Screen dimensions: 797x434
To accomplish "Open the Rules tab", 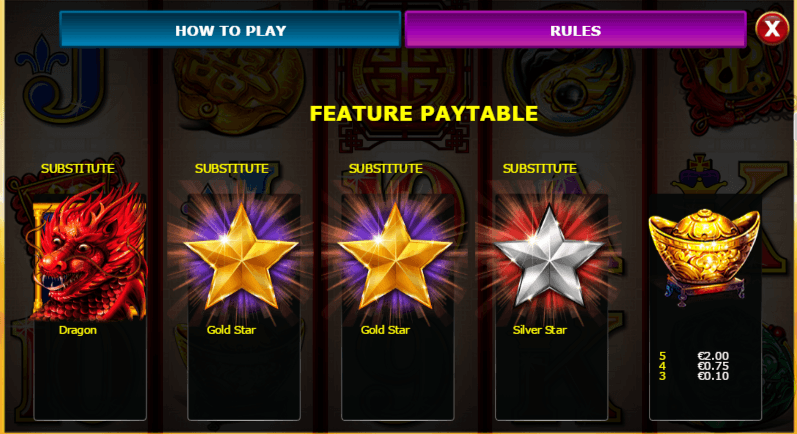I will coord(575,30).
